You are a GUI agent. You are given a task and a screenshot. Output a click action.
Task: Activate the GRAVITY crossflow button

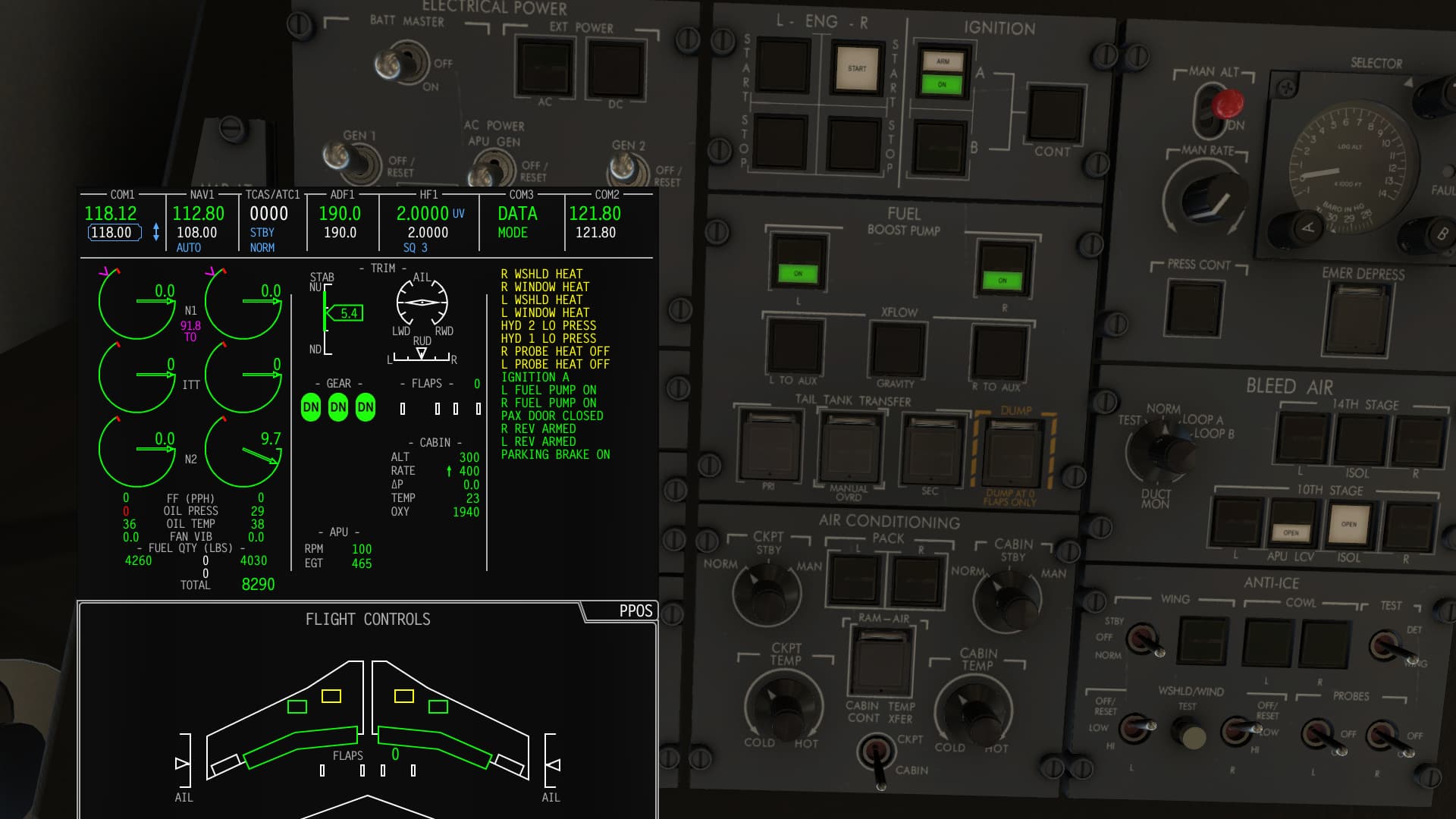pos(897,349)
